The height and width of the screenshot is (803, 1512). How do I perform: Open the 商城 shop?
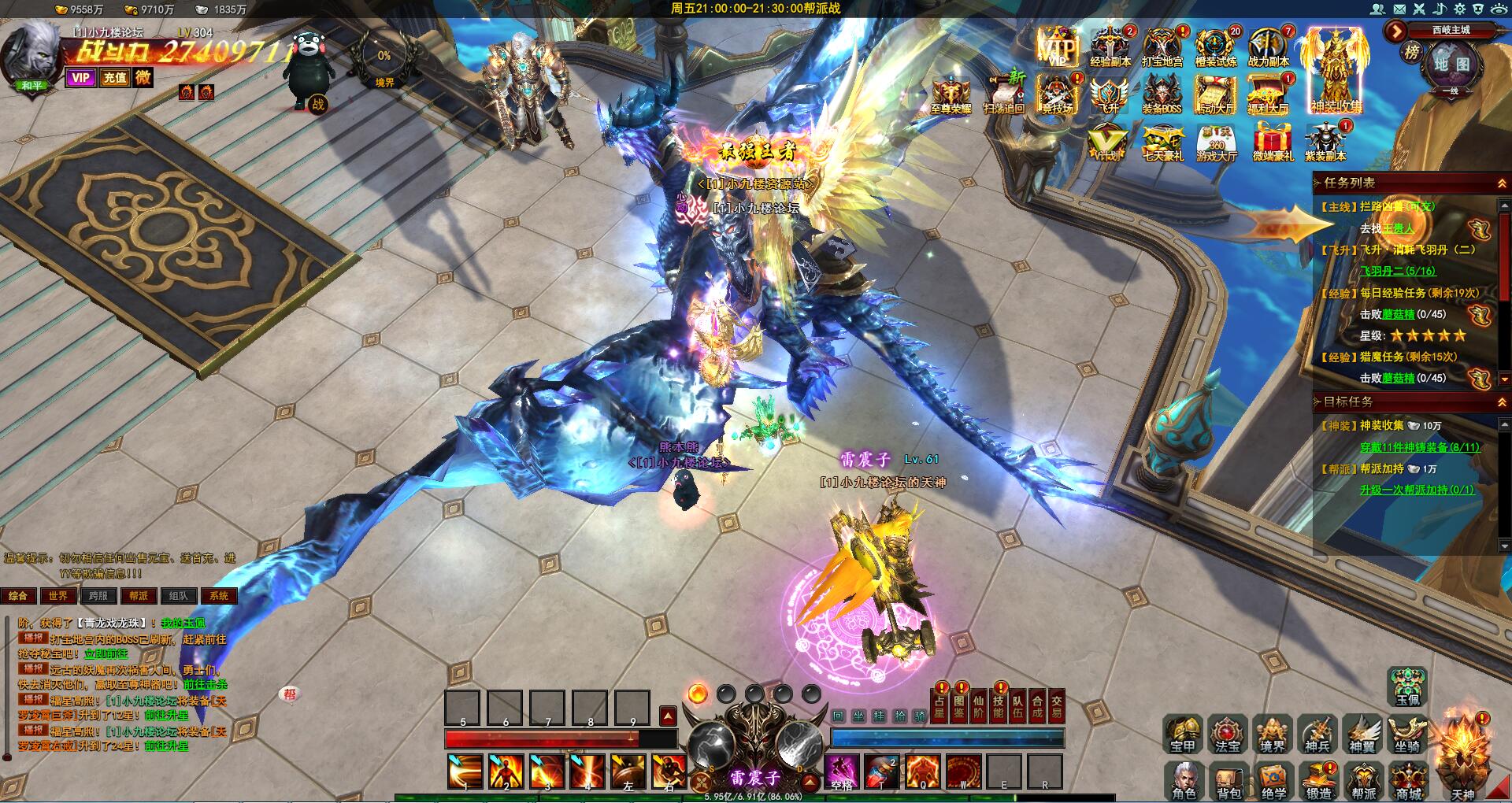pos(1410,779)
